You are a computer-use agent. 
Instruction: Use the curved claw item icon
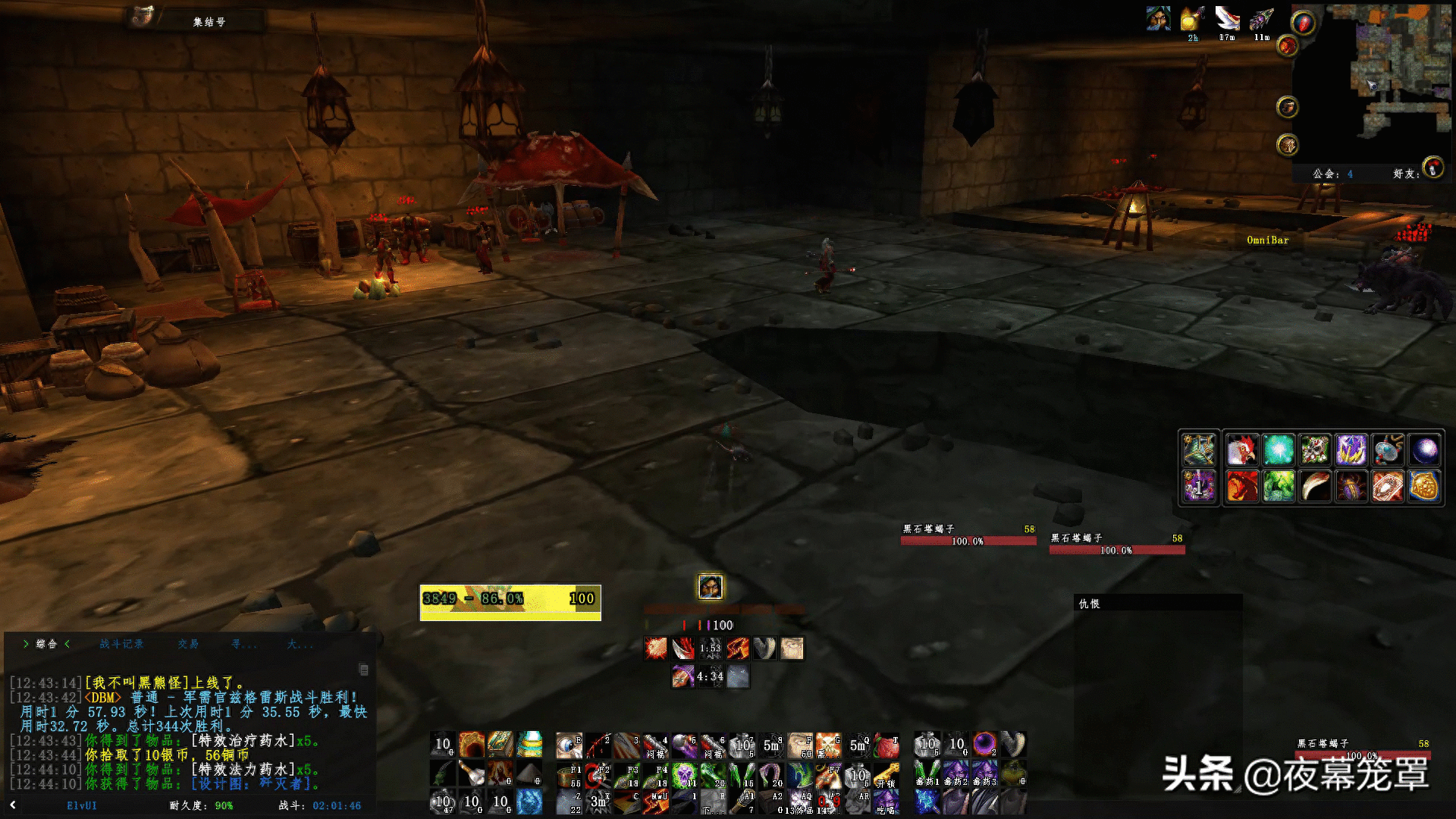pos(1315,487)
